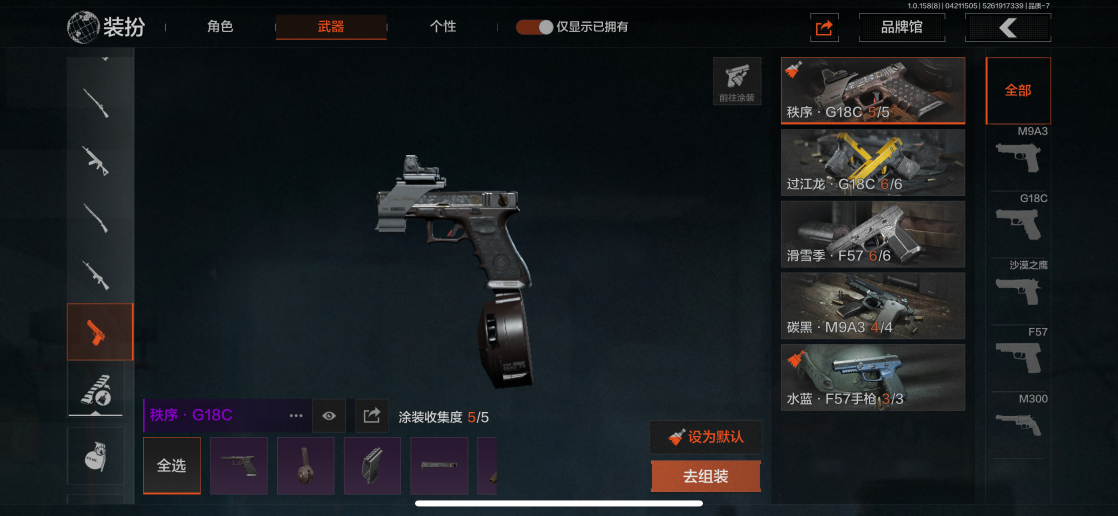Click 全选 to select all parts
The image size is (1118, 516).
click(172, 466)
